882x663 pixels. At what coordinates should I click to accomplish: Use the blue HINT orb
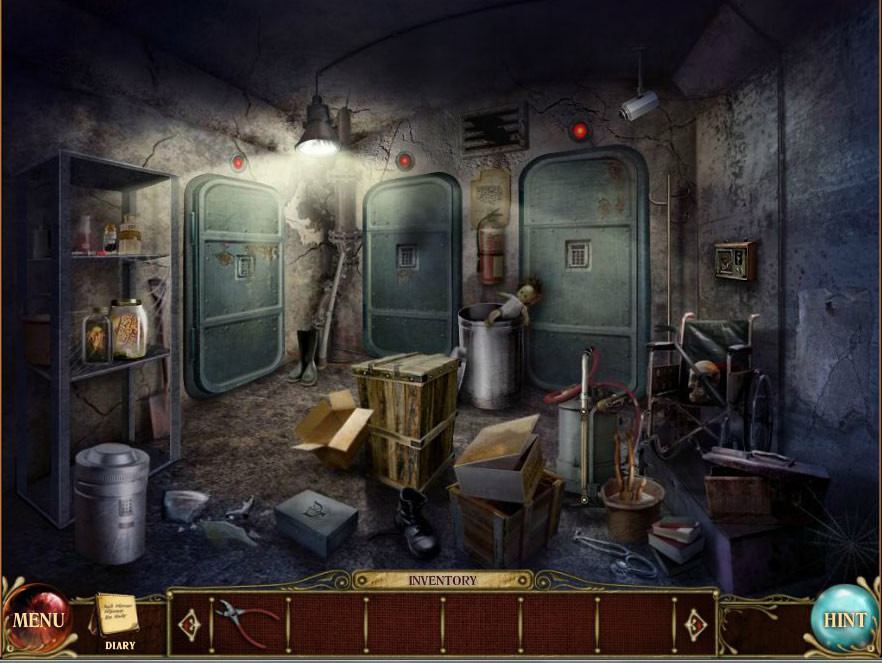pyautogui.click(x=844, y=620)
